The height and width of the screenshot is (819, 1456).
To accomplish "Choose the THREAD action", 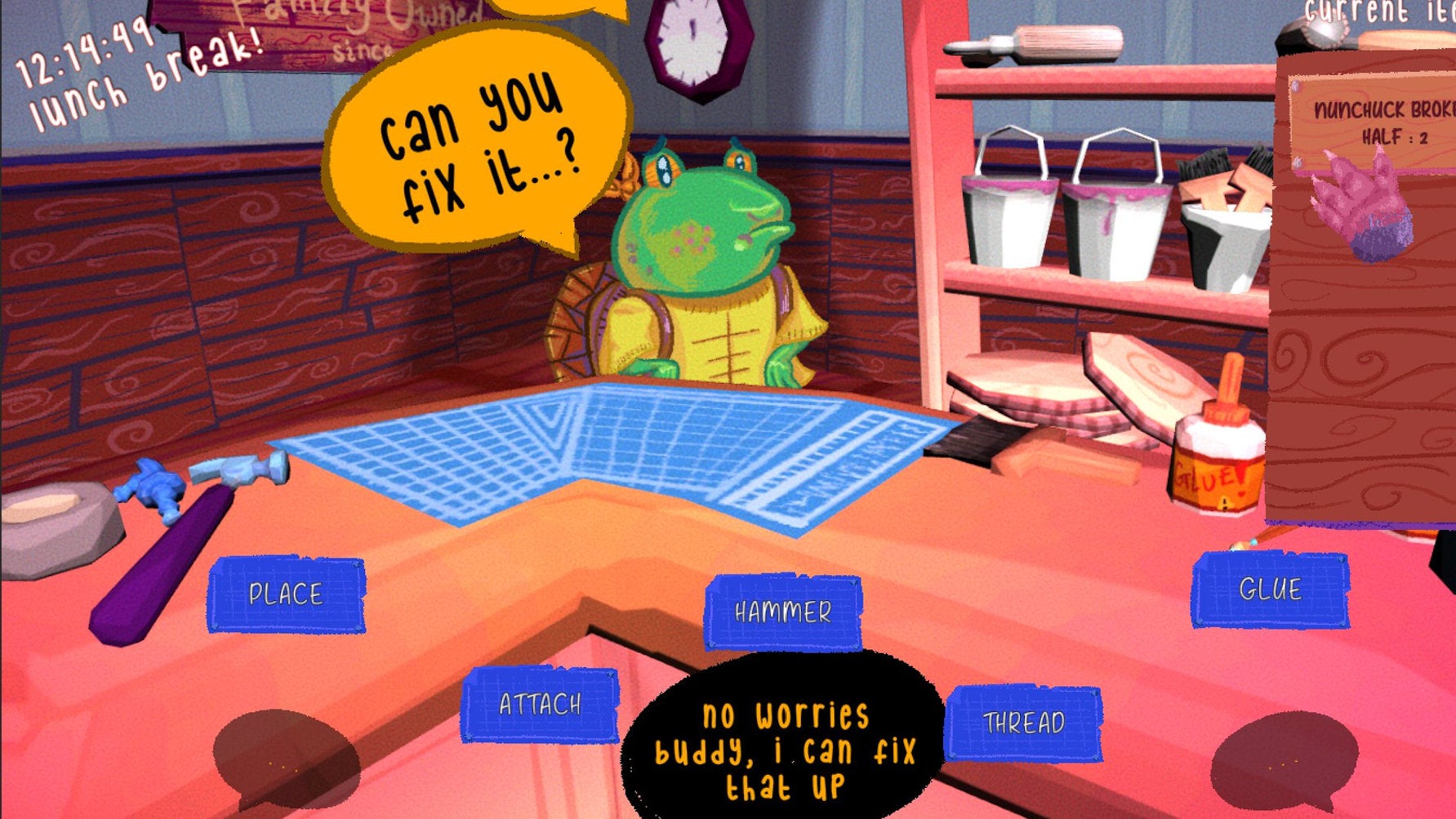I will tap(1025, 721).
